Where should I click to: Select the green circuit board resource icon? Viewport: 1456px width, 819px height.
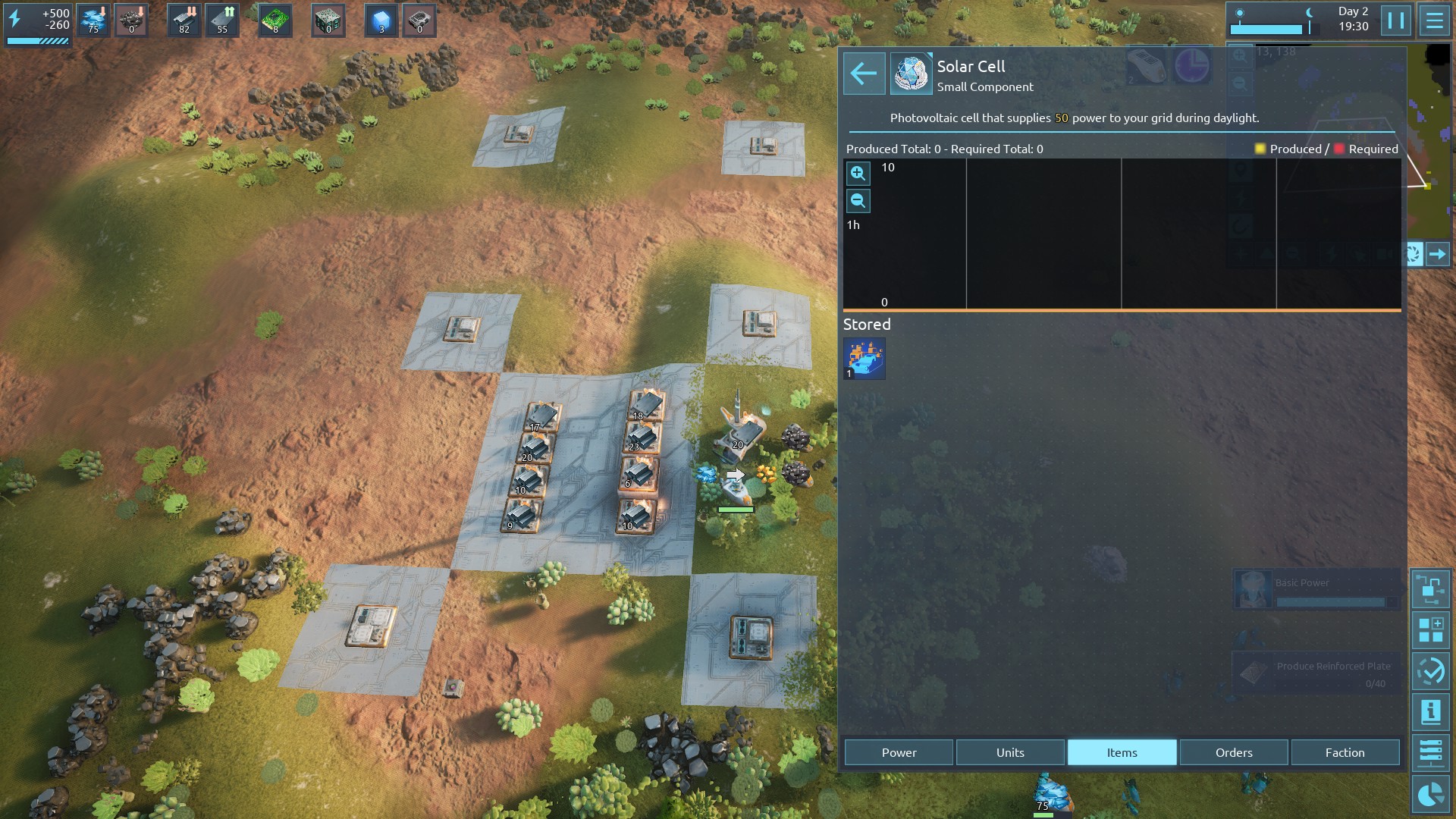tap(275, 20)
